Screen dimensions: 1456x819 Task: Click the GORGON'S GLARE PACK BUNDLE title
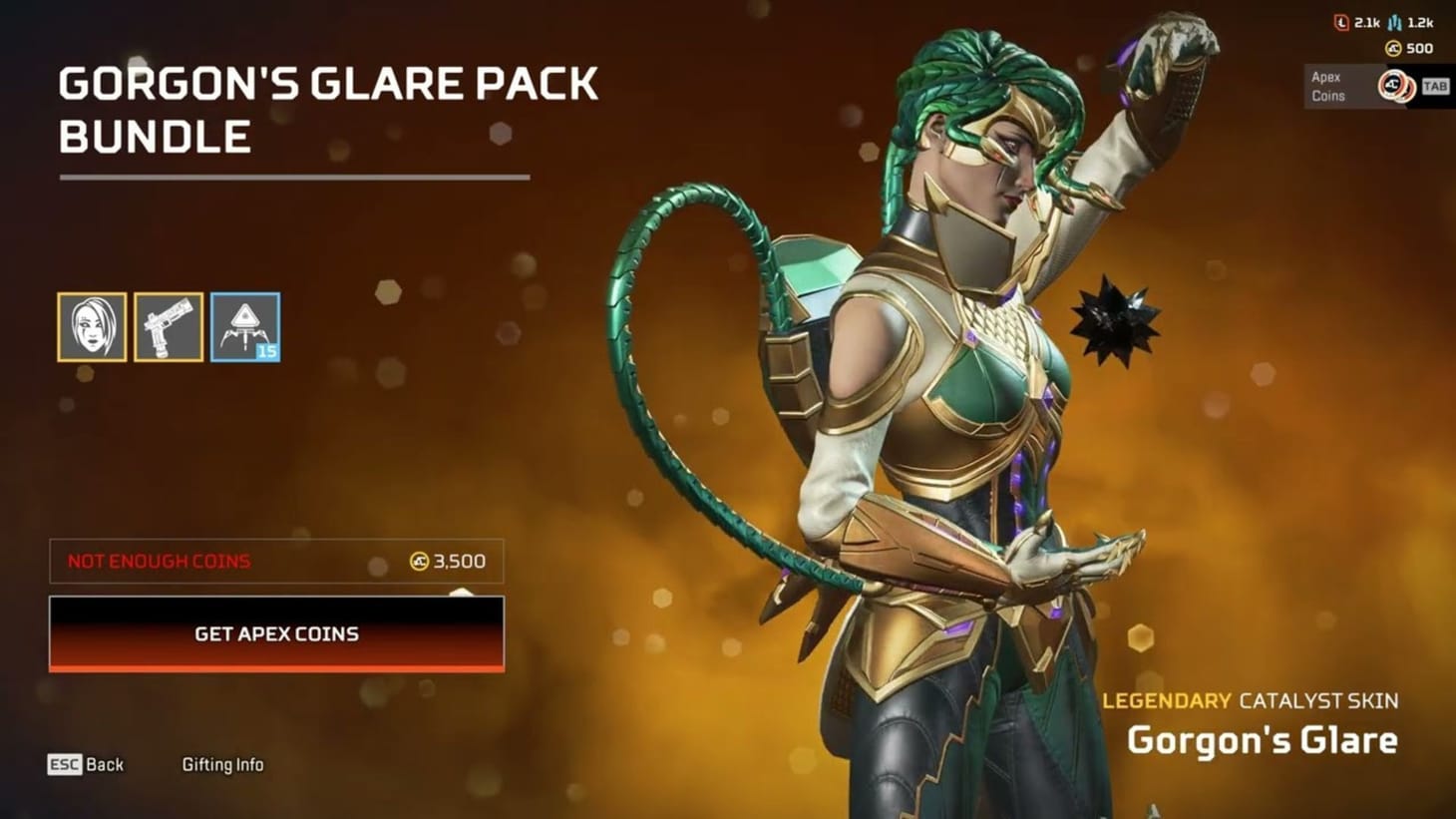328,108
